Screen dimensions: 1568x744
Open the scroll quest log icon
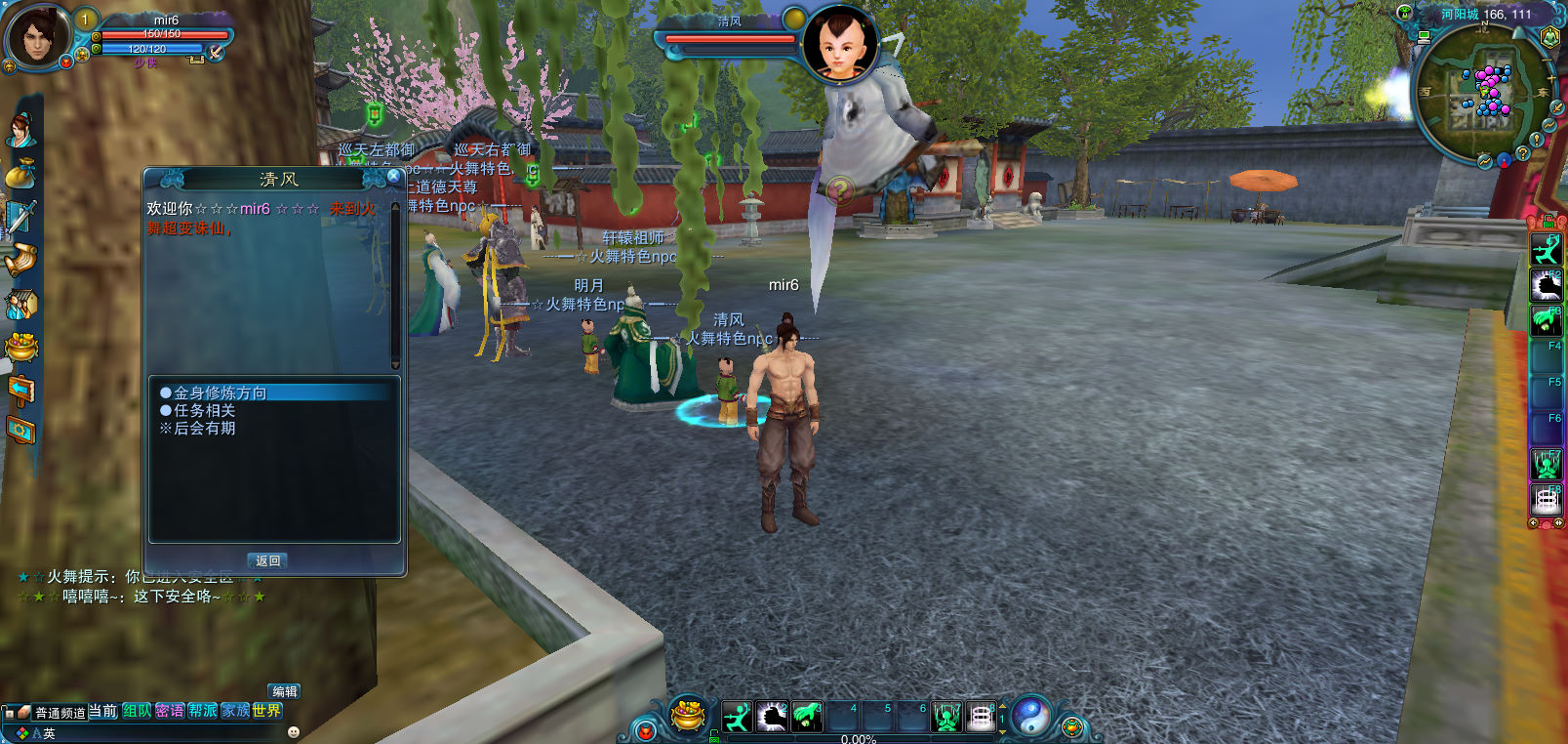pyautogui.click(x=20, y=260)
